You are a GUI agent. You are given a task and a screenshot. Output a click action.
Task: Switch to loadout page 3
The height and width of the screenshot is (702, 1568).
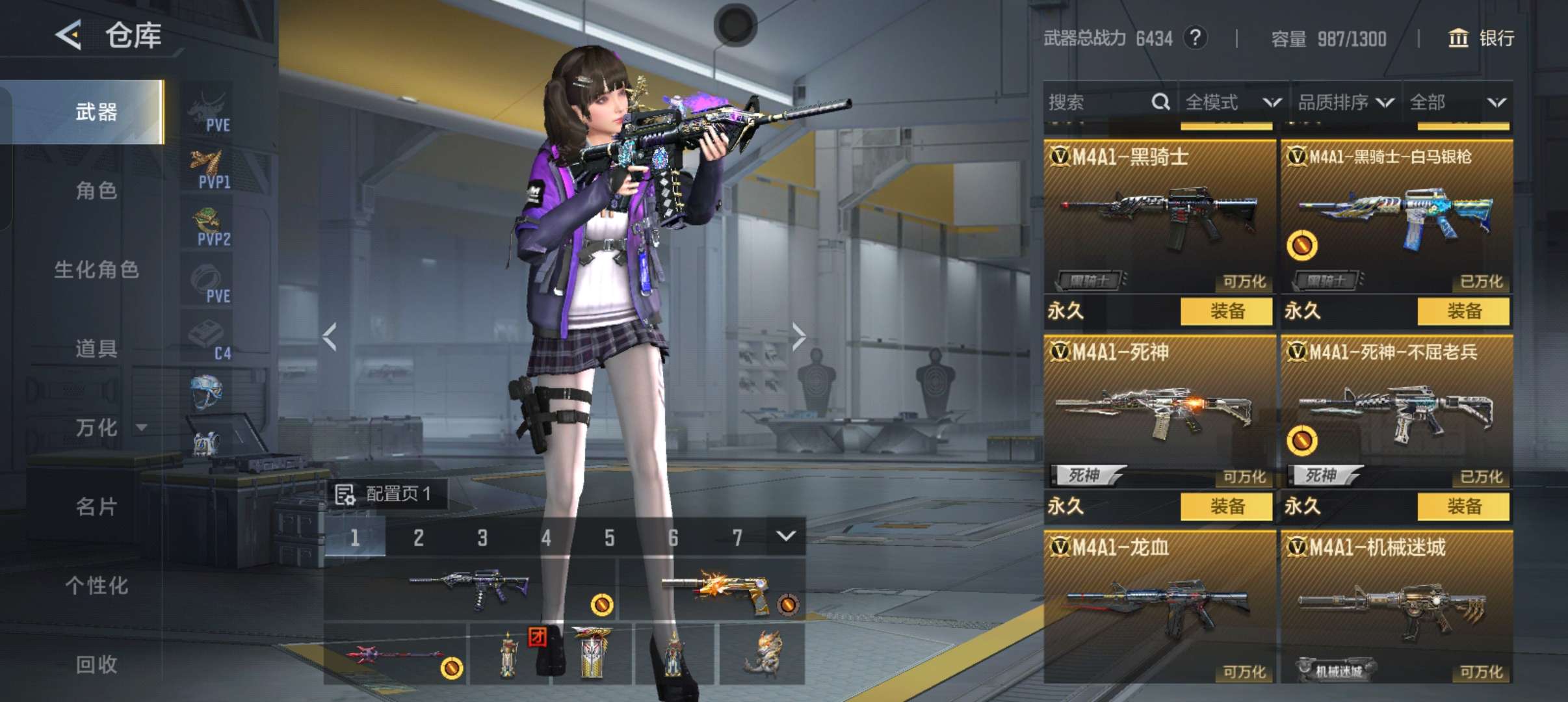pyautogui.click(x=482, y=538)
